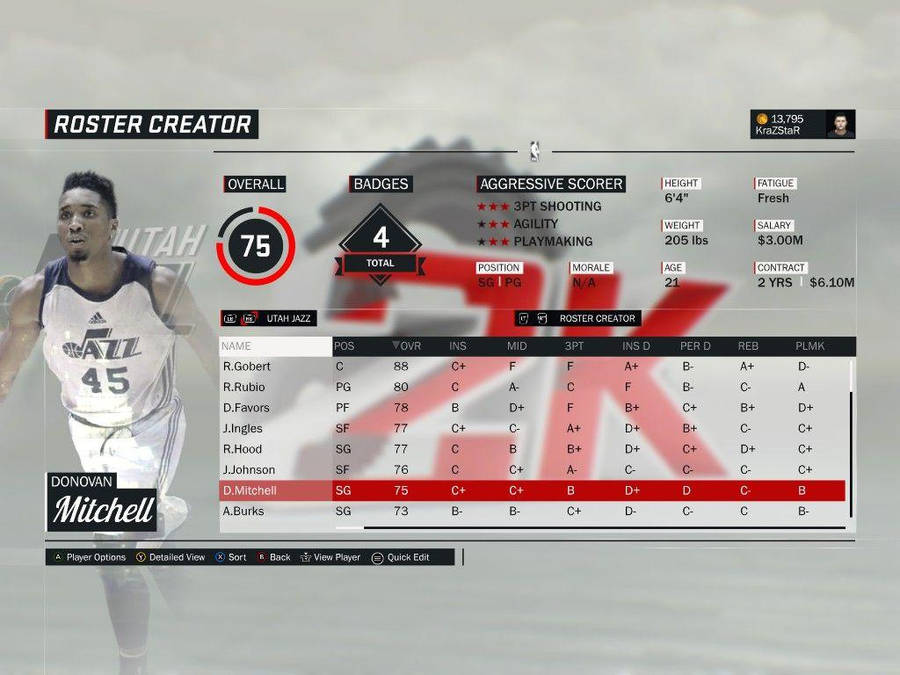Open the Roster Creator tab
This screenshot has height=675, width=900.
pos(597,319)
